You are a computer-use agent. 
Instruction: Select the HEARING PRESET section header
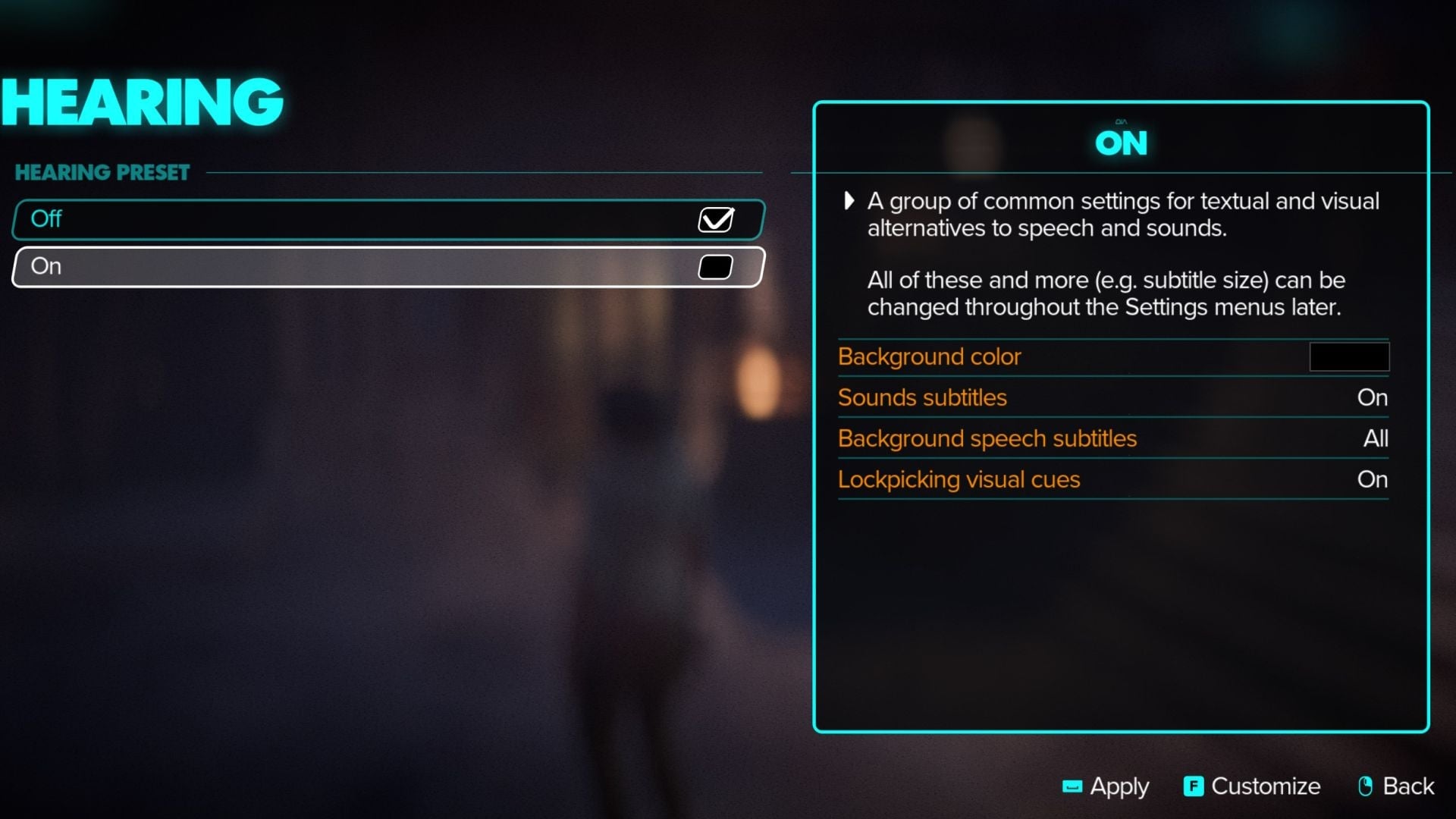pyautogui.click(x=102, y=172)
